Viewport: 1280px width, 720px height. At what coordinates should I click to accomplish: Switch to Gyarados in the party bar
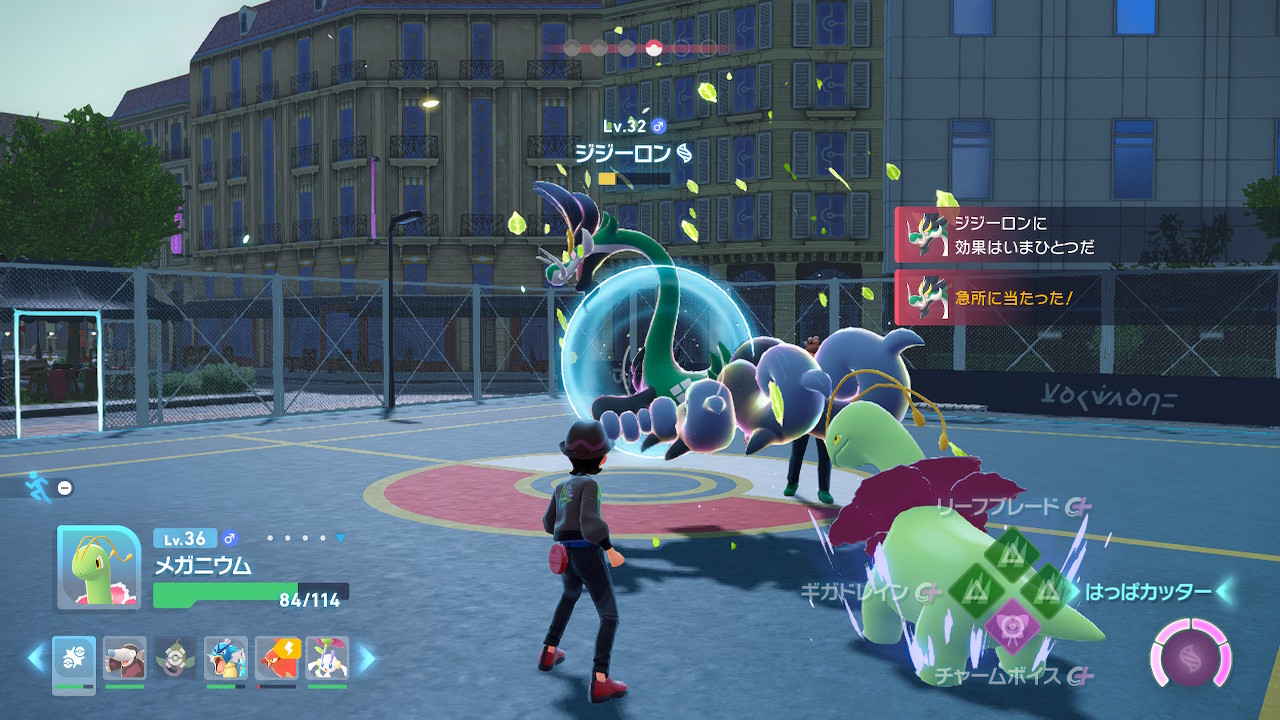[226, 660]
